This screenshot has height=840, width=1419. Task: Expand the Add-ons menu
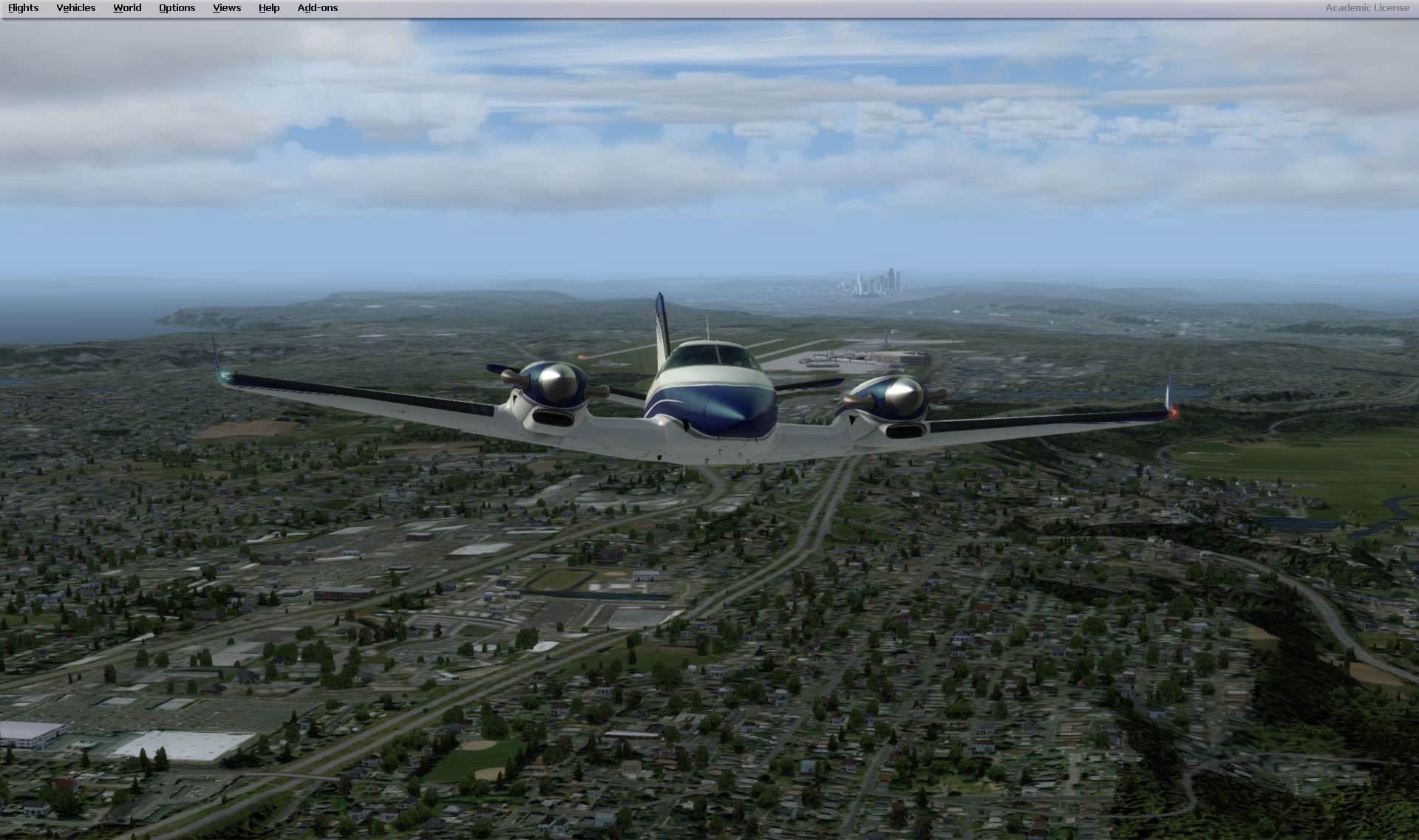coord(318,8)
